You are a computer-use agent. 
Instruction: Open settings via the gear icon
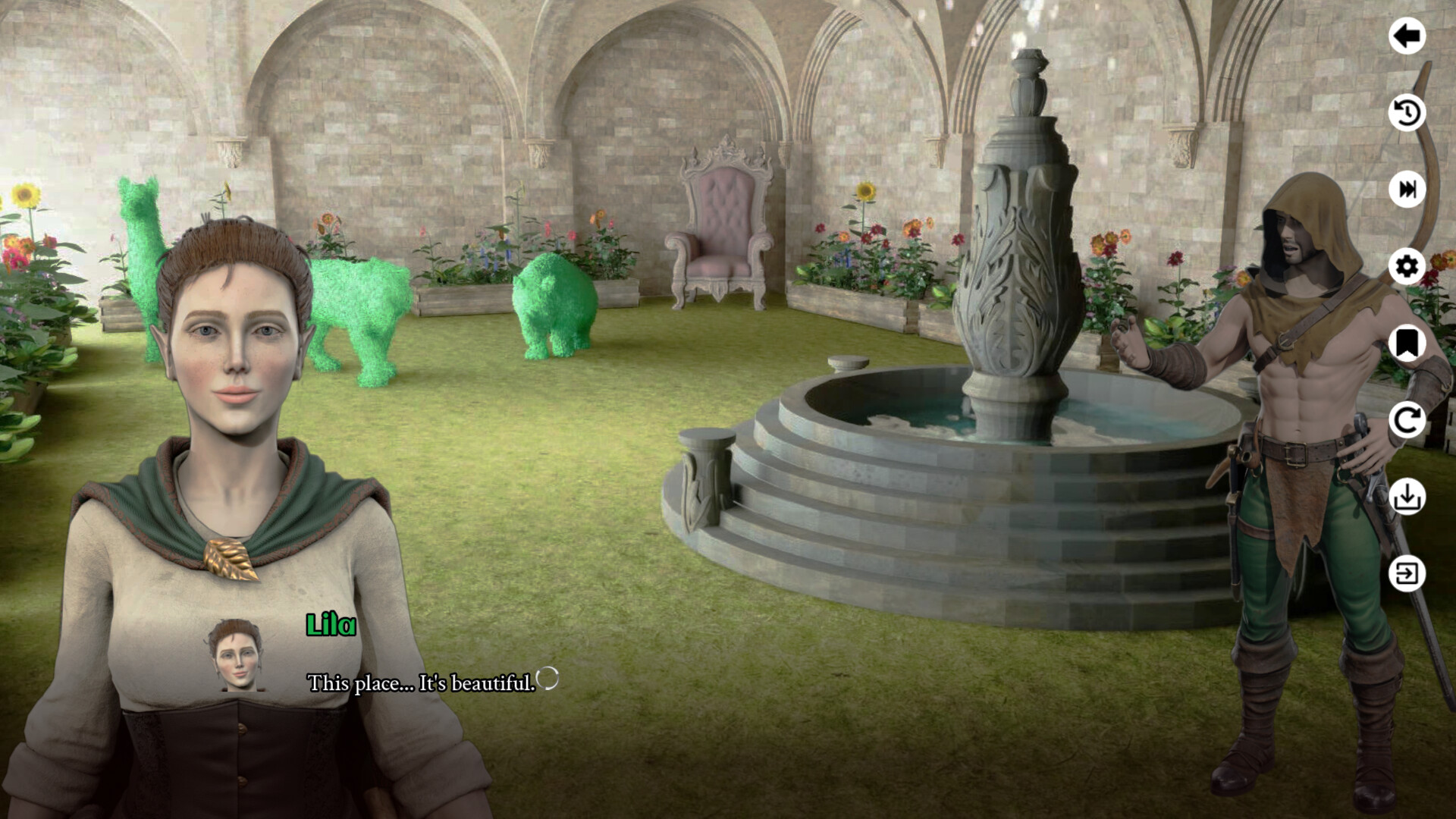(1407, 265)
